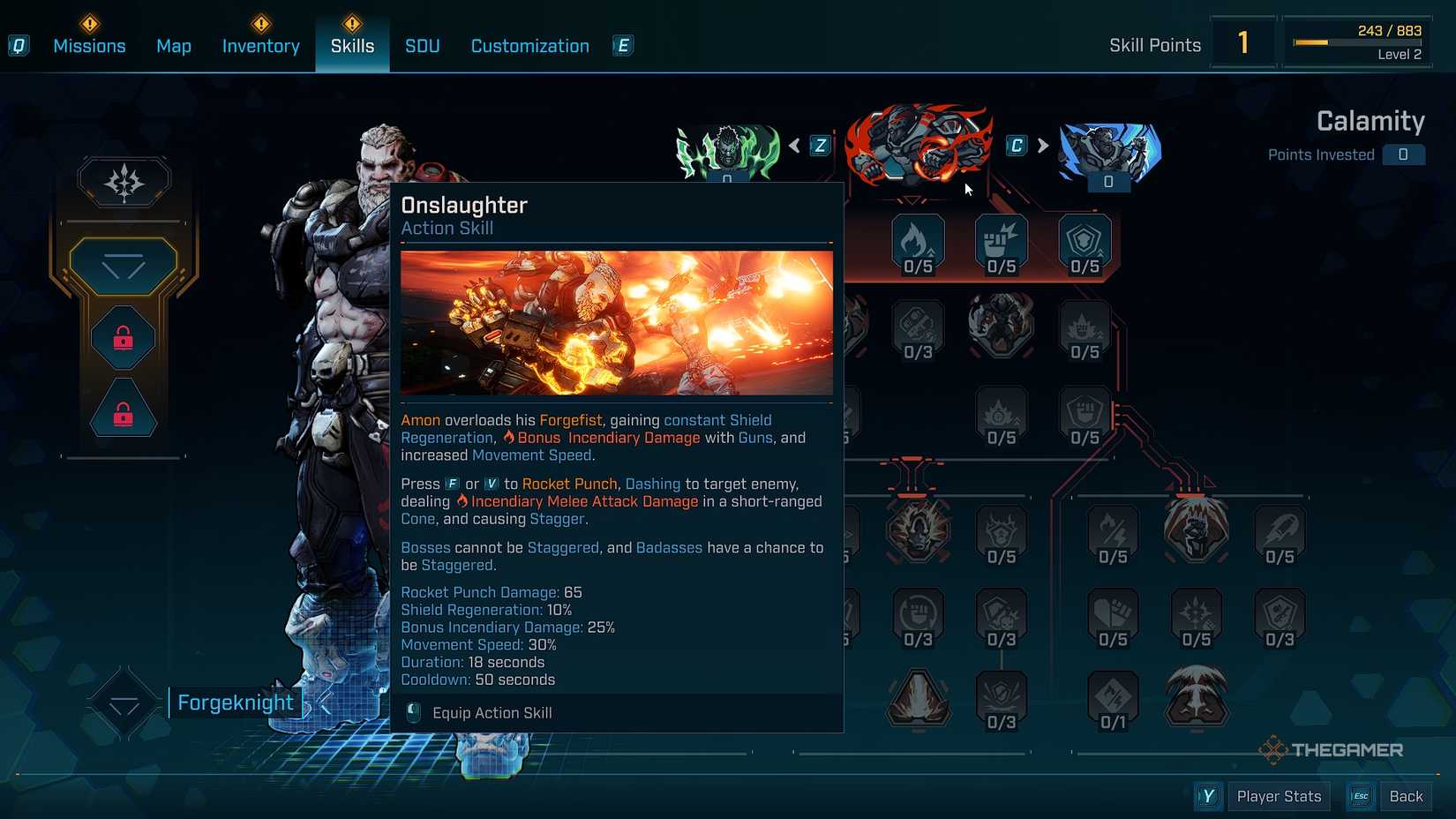
Task: Click the punching fist skill in top row
Action: tap(1001, 240)
